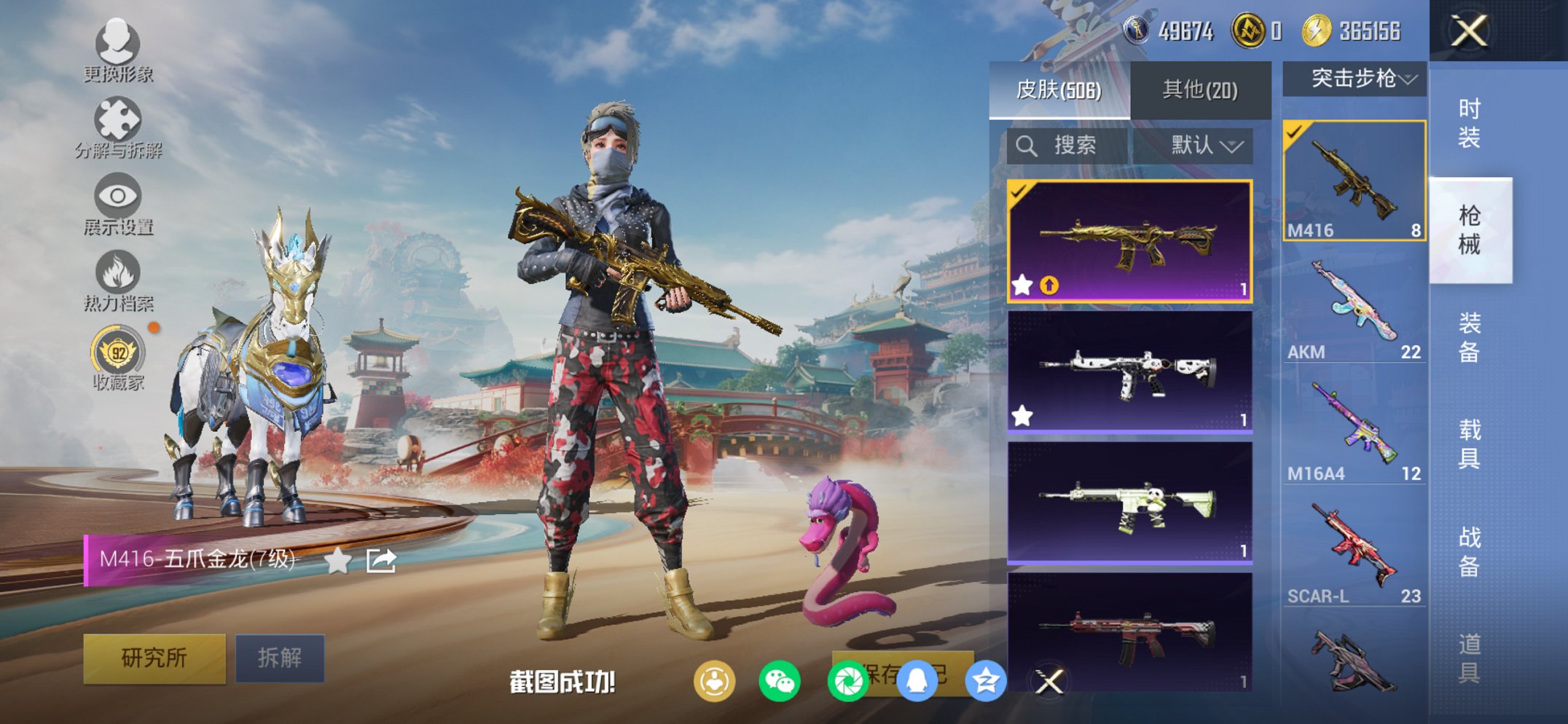Toggle the star on the panda skin card
This screenshot has height=724, width=1568.
(x=1022, y=415)
